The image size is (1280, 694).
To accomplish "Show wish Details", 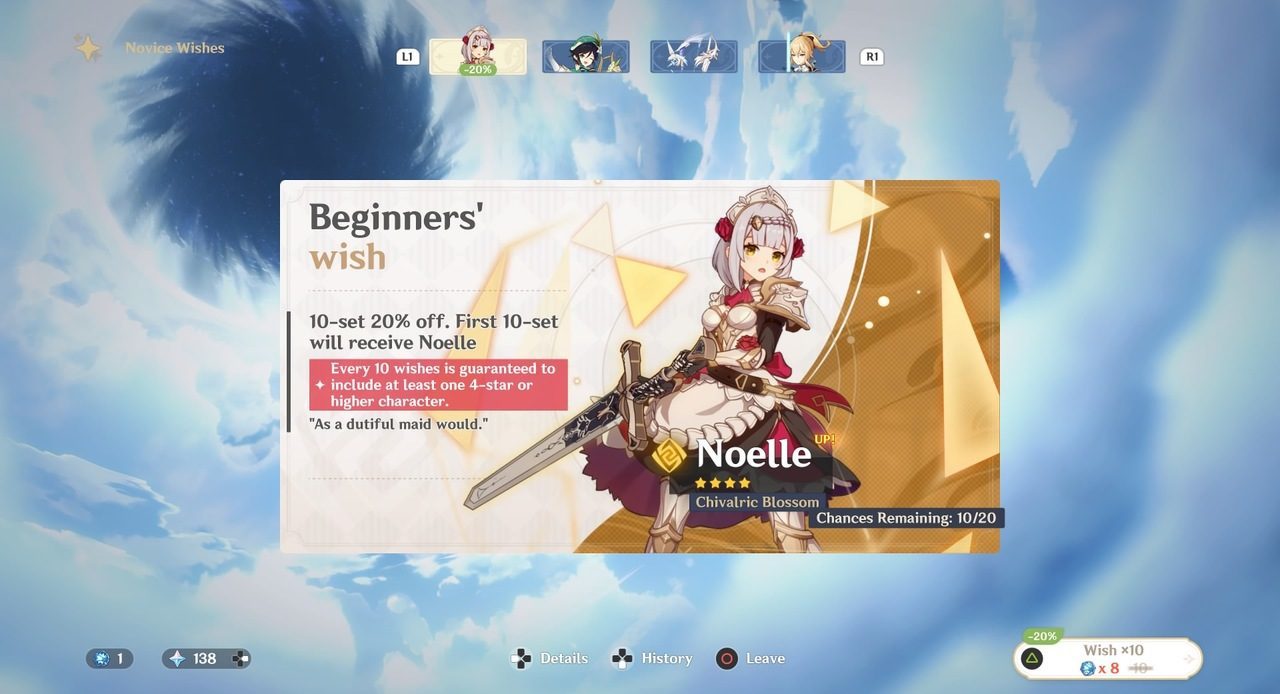I will (x=550, y=658).
